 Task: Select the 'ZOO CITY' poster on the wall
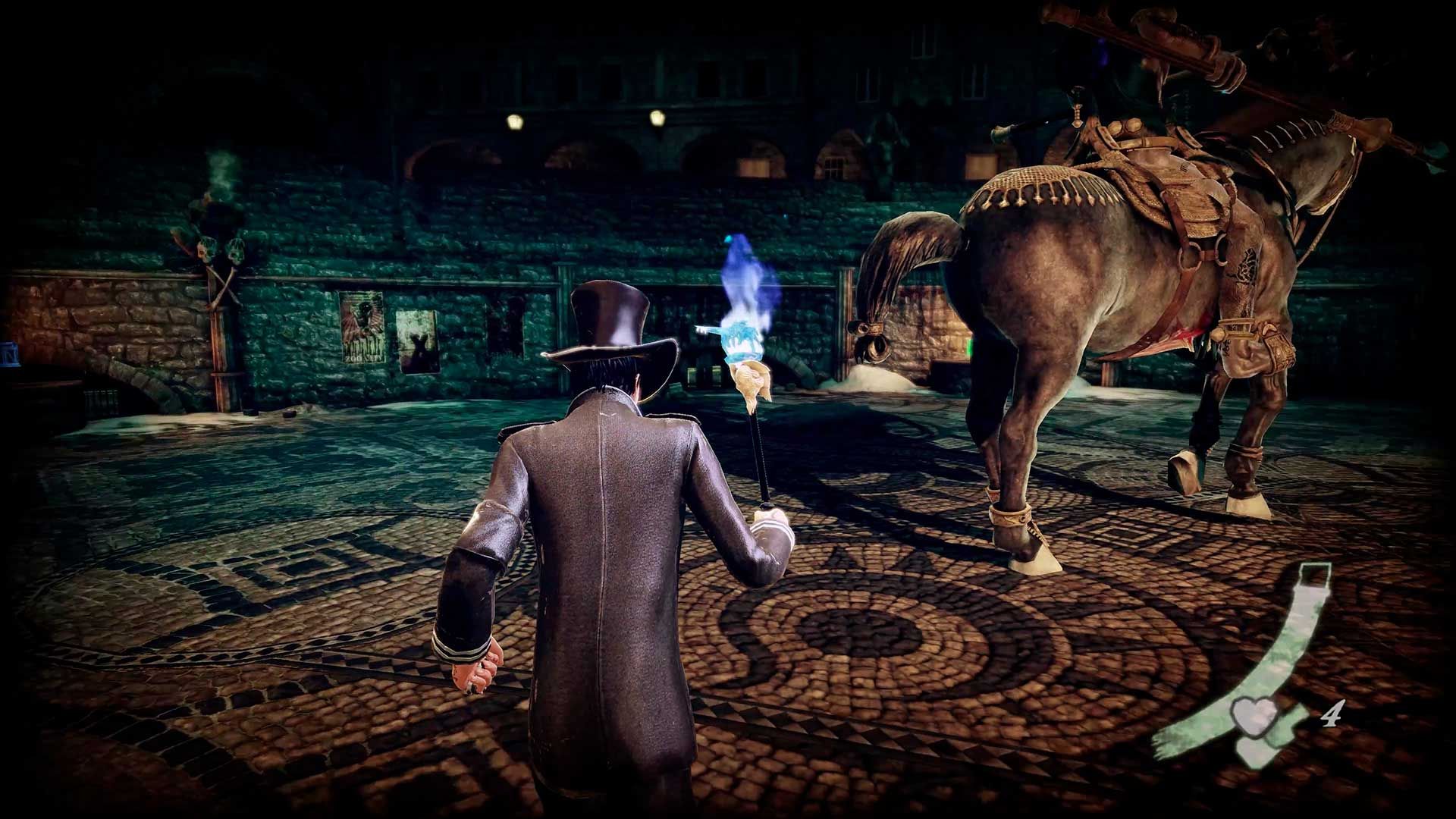pyautogui.click(x=362, y=328)
